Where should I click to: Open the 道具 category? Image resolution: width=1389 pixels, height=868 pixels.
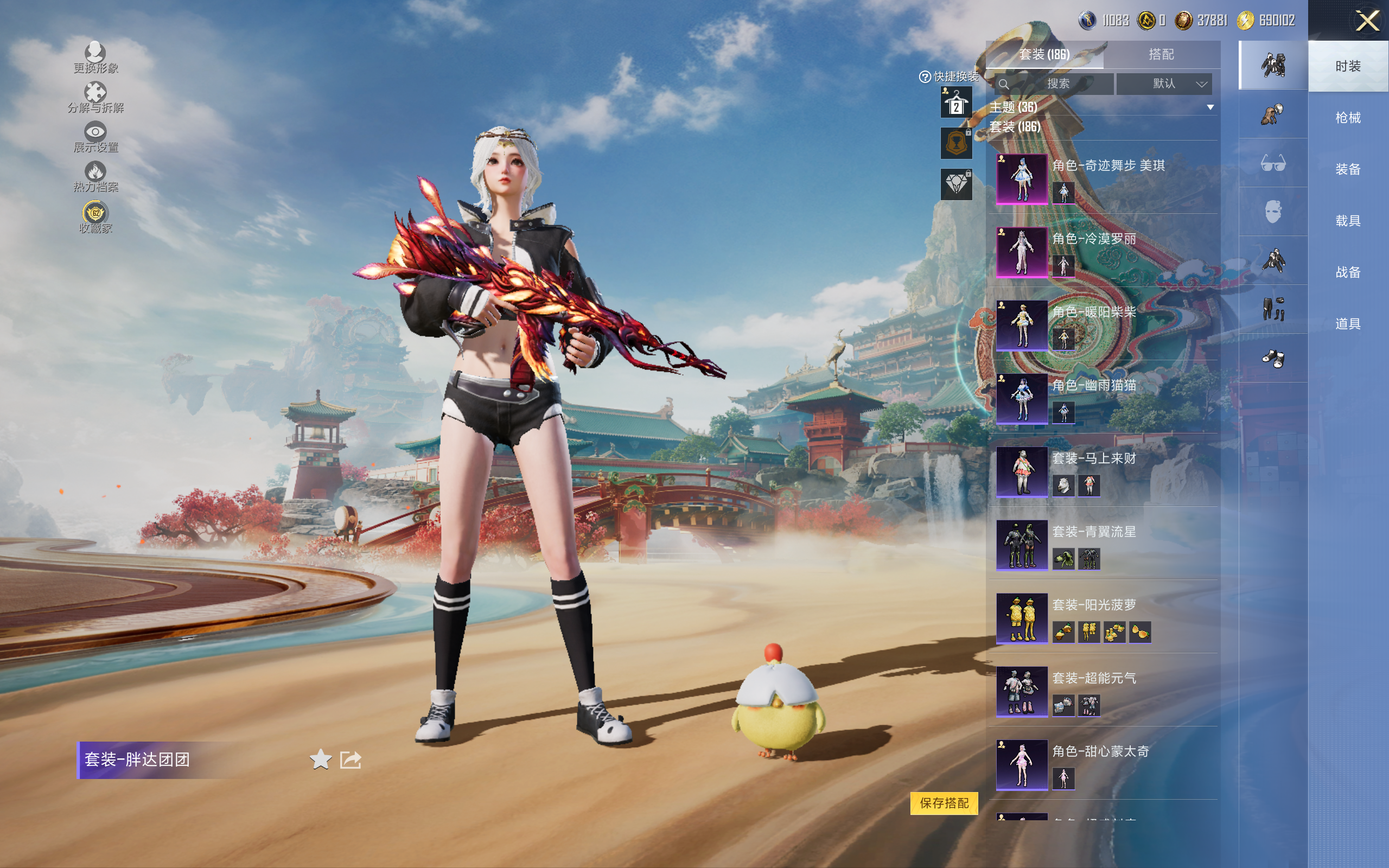[x=1347, y=324]
